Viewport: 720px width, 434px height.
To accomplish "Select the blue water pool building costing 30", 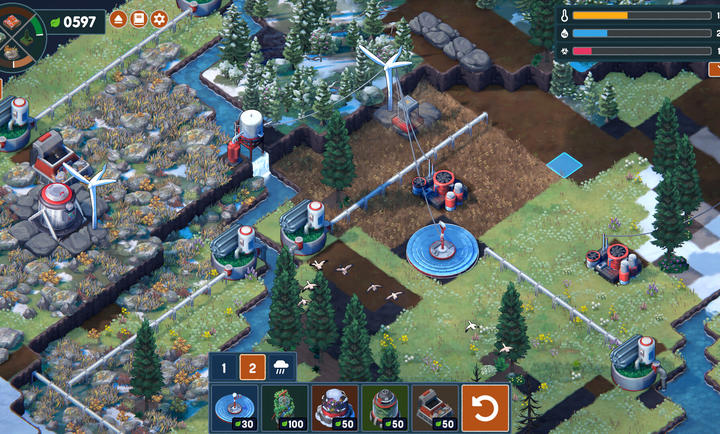I will [234, 407].
